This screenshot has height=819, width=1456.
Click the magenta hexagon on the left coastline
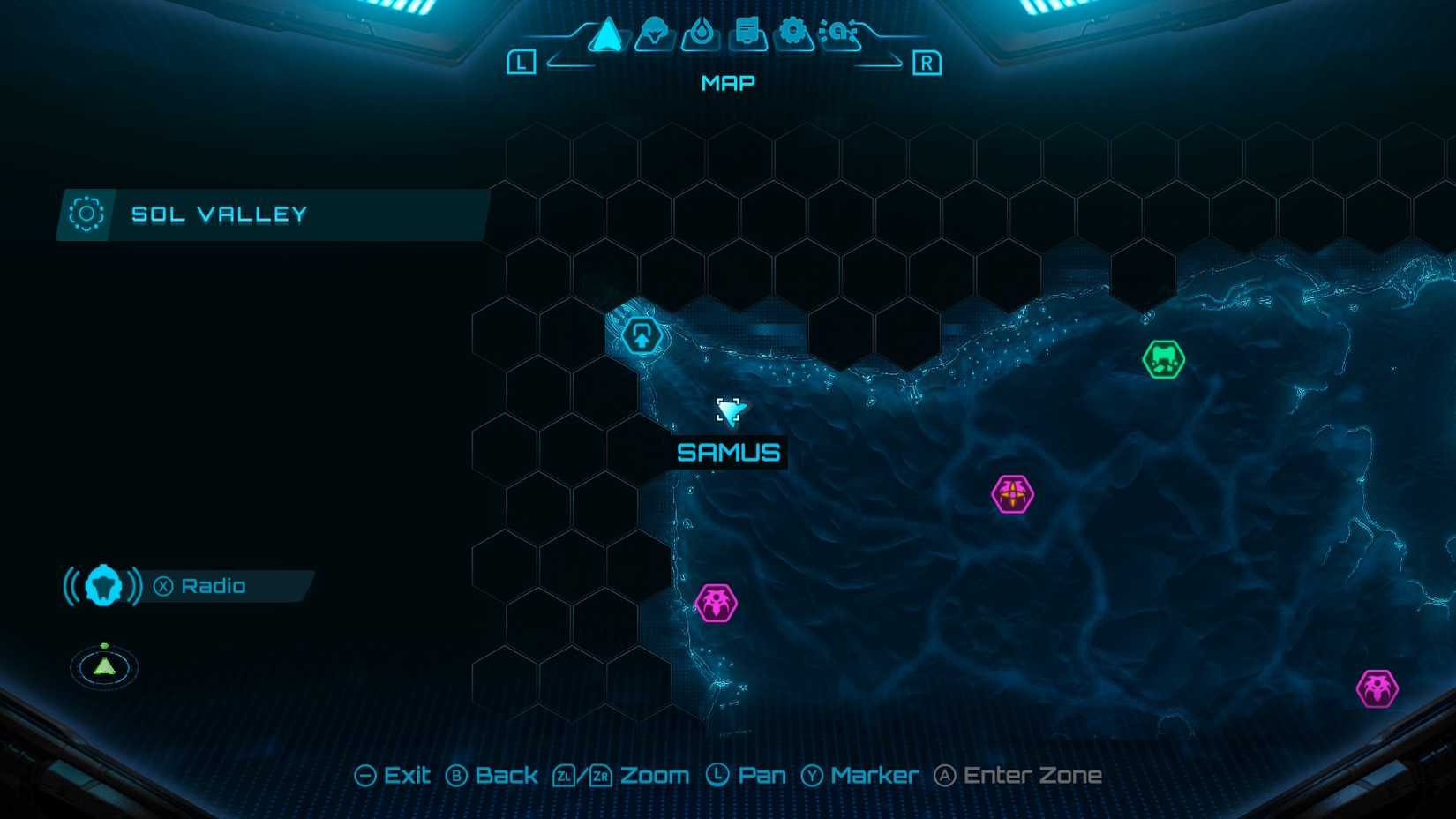717,603
